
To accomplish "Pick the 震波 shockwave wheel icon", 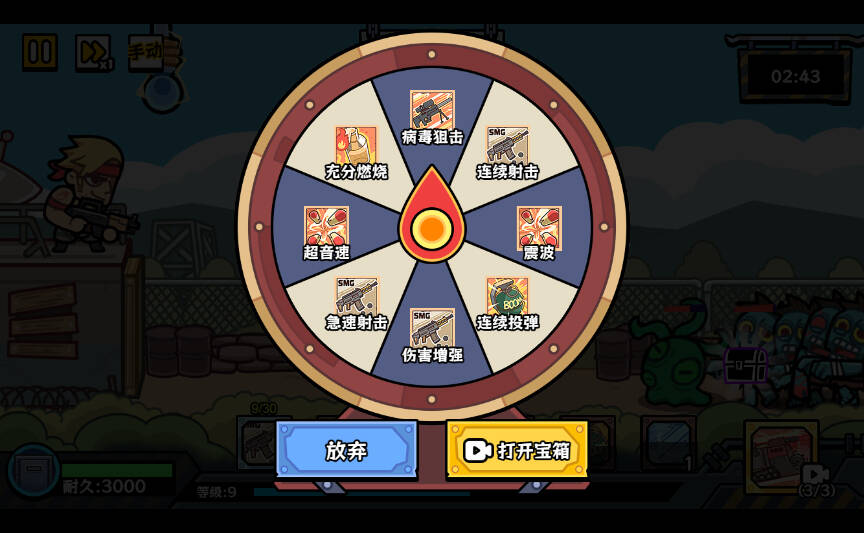I will (539, 227).
